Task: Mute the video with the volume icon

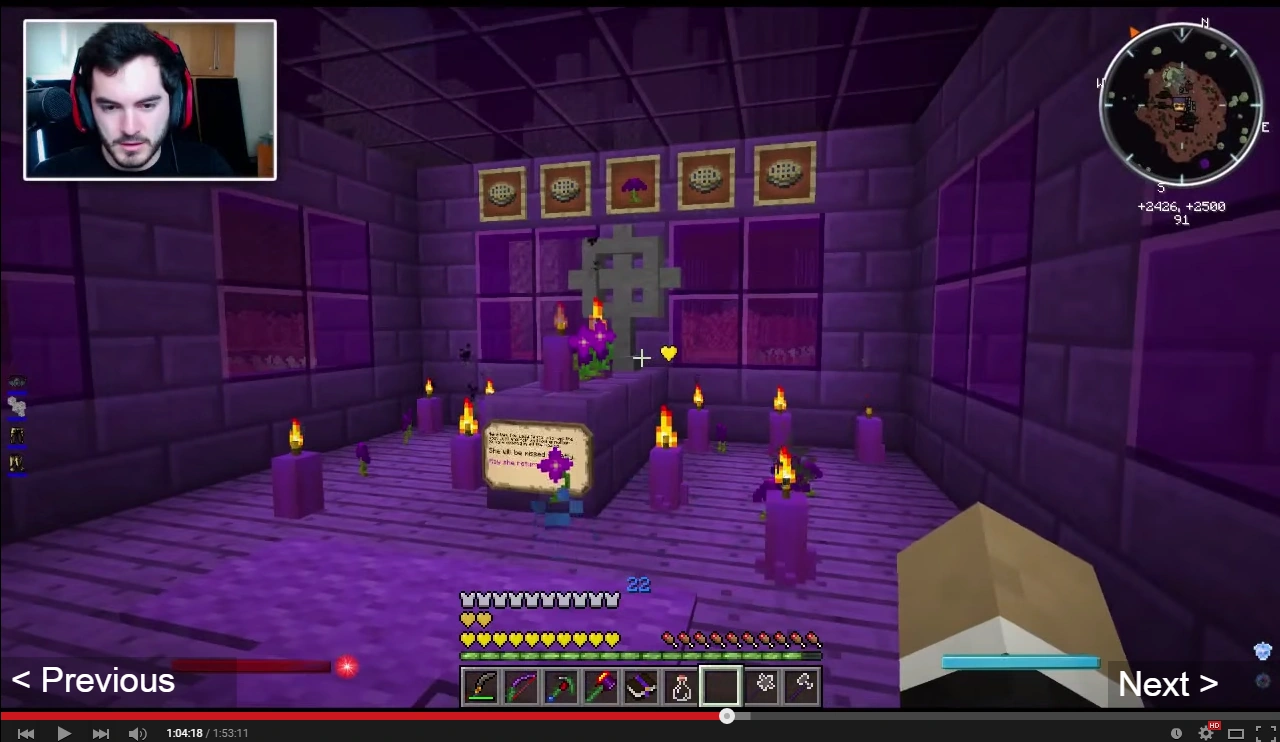Action: click(138, 733)
